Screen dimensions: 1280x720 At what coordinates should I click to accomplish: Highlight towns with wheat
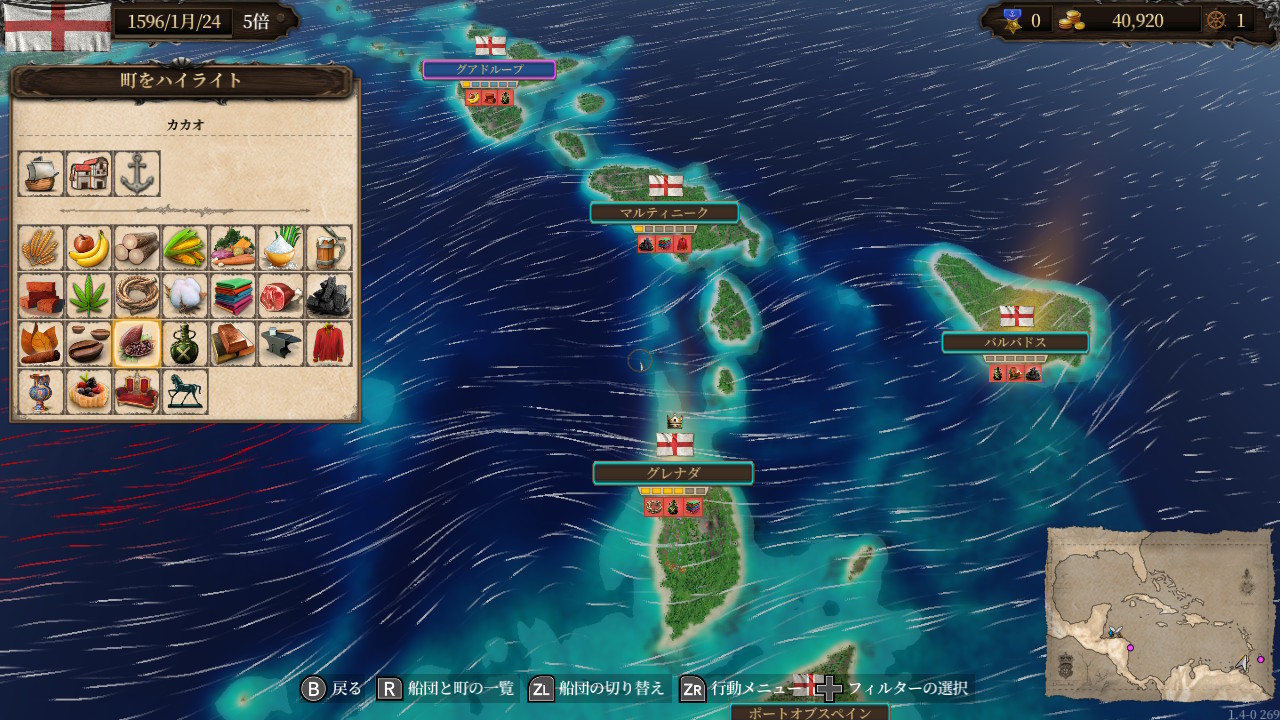(x=41, y=247)
